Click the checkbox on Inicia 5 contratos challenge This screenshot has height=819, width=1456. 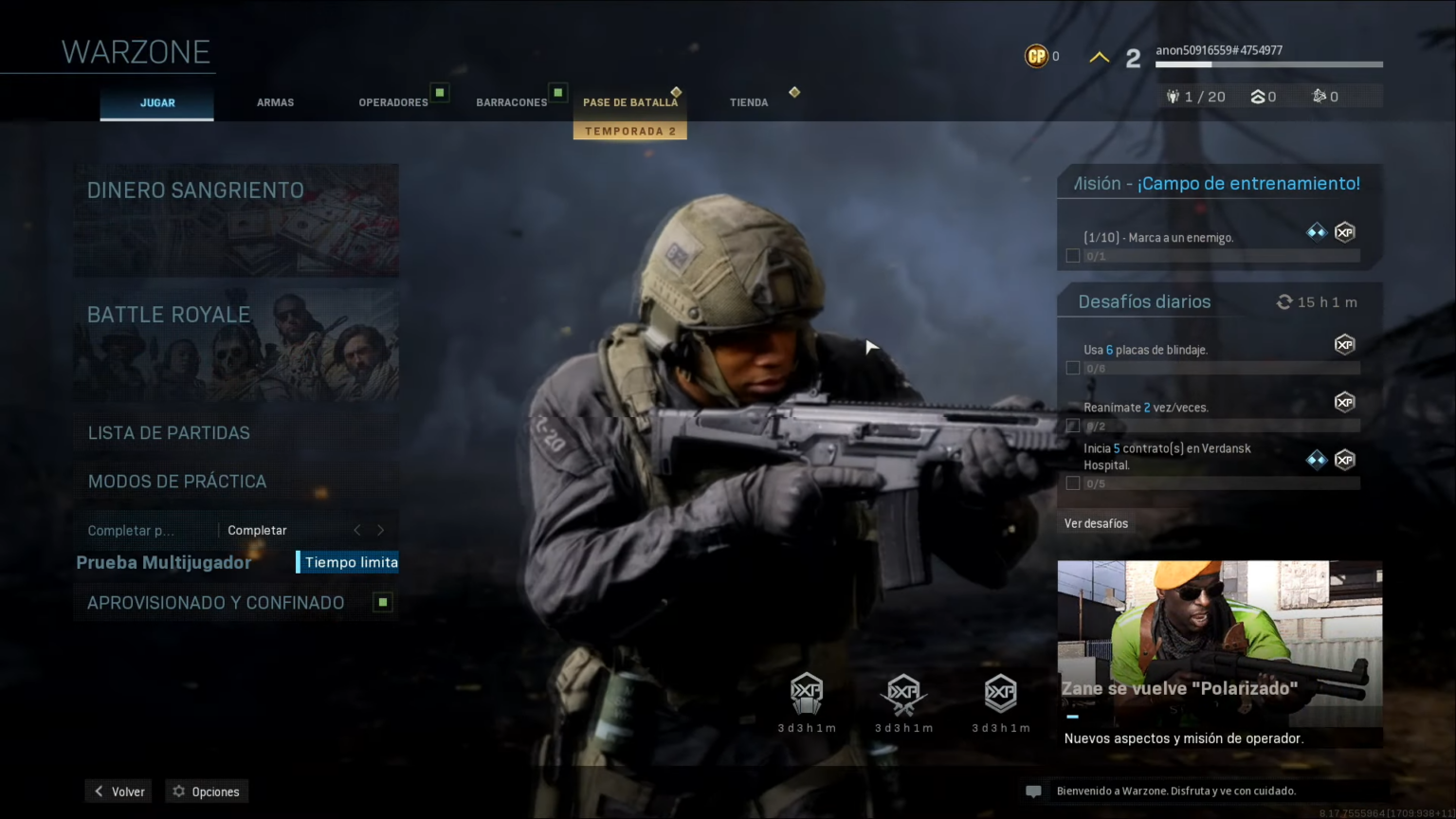(x=1072, y=482)
